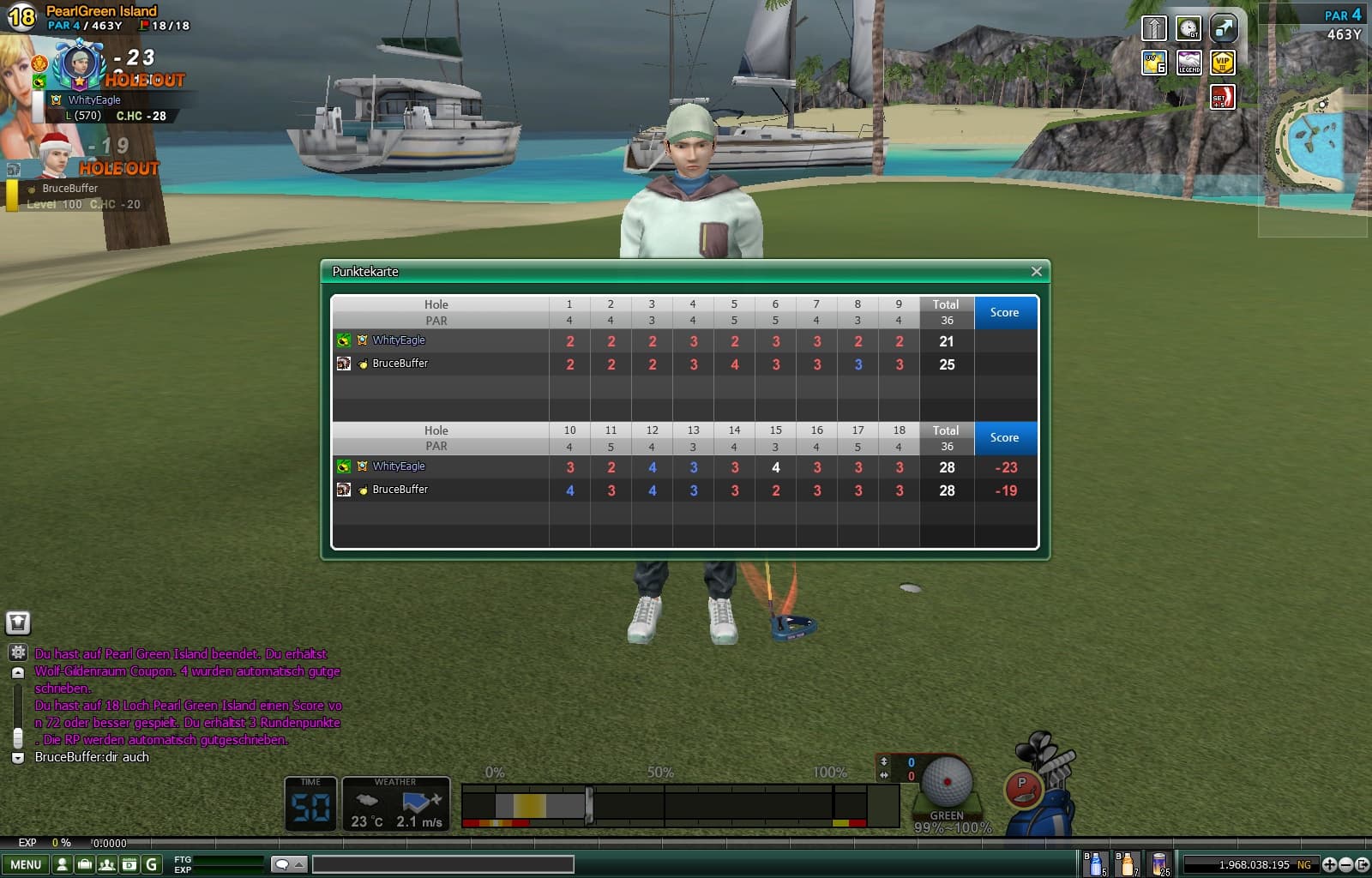Use the blue water bottle item
The width and height of the screenshot is (1372, 878).
pos(1095,863)
